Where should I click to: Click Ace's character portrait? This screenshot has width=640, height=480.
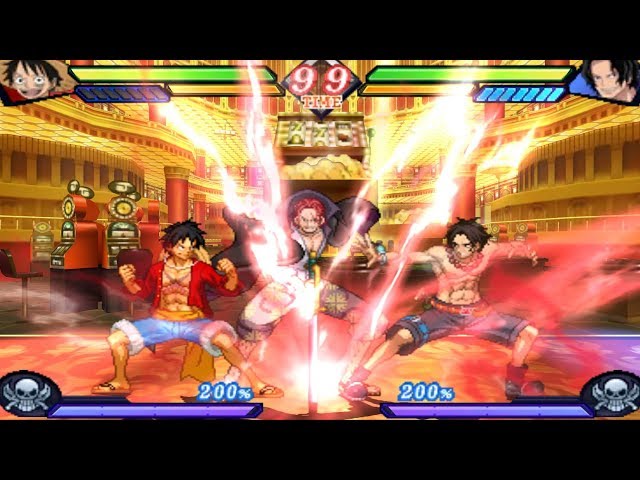609,80
